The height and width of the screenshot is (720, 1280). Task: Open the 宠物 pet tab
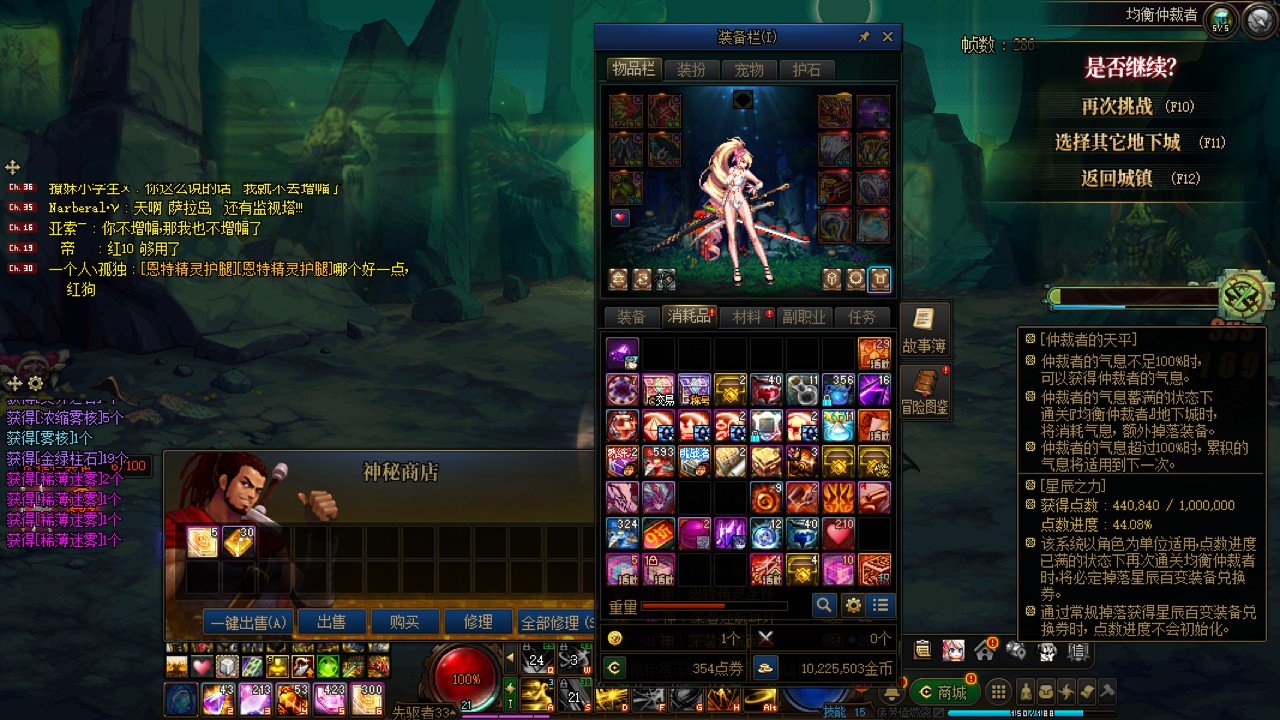[x=749, y=70]
